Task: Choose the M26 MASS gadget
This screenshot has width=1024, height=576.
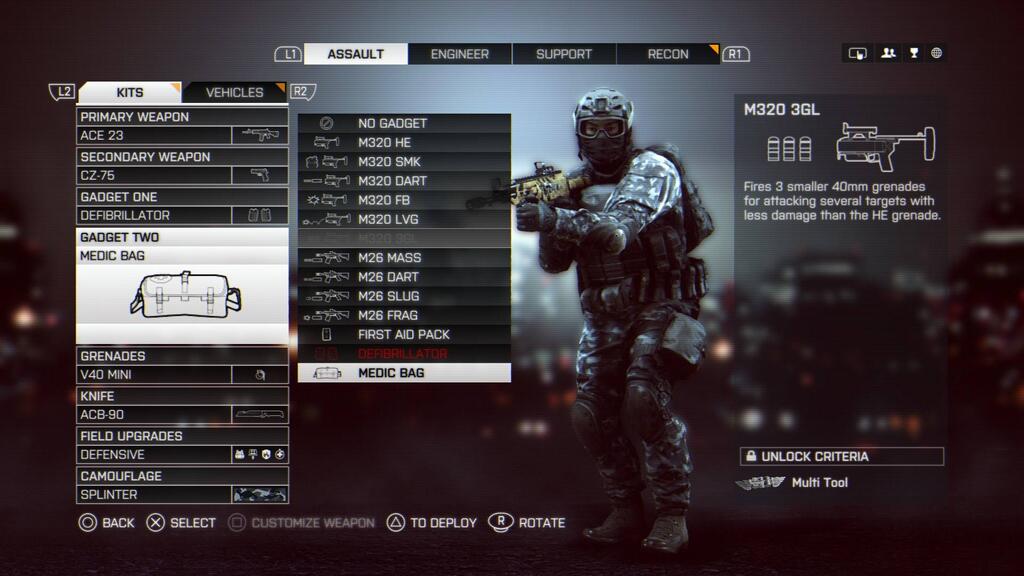Action: click(404, 258)
